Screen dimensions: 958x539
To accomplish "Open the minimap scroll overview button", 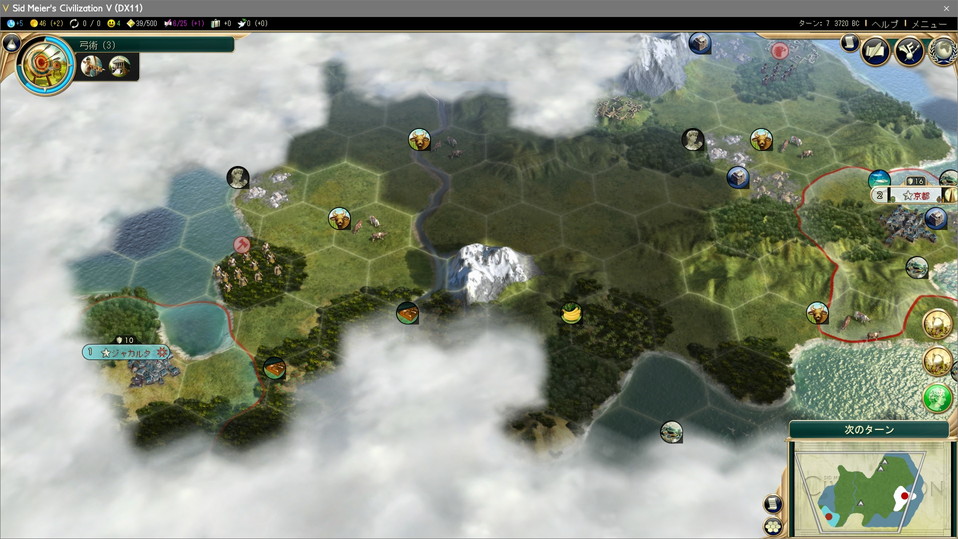I will point(772,504).
